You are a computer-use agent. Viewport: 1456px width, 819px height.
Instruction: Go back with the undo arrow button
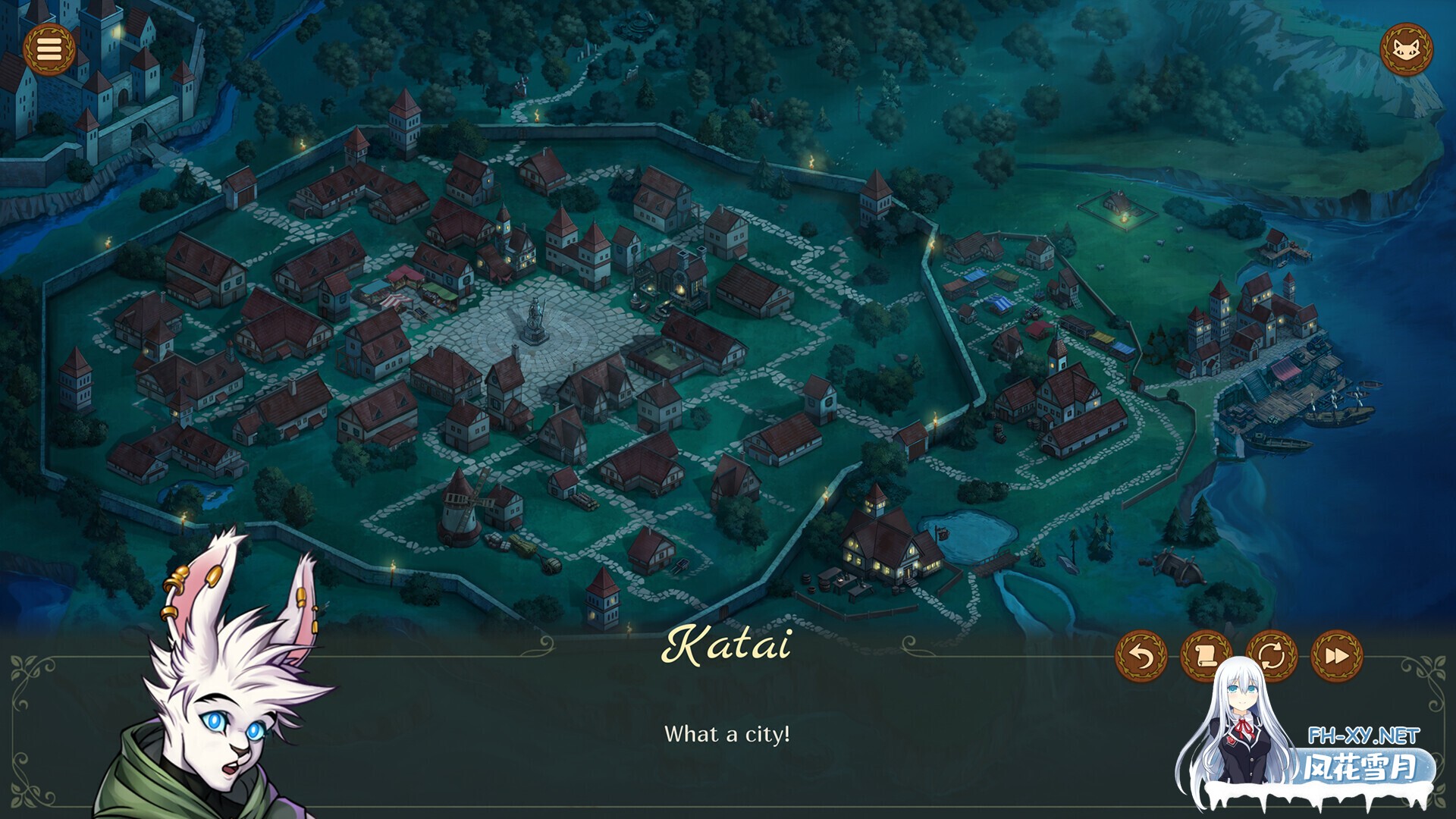pyautogui.click(x=1141, y=656)
